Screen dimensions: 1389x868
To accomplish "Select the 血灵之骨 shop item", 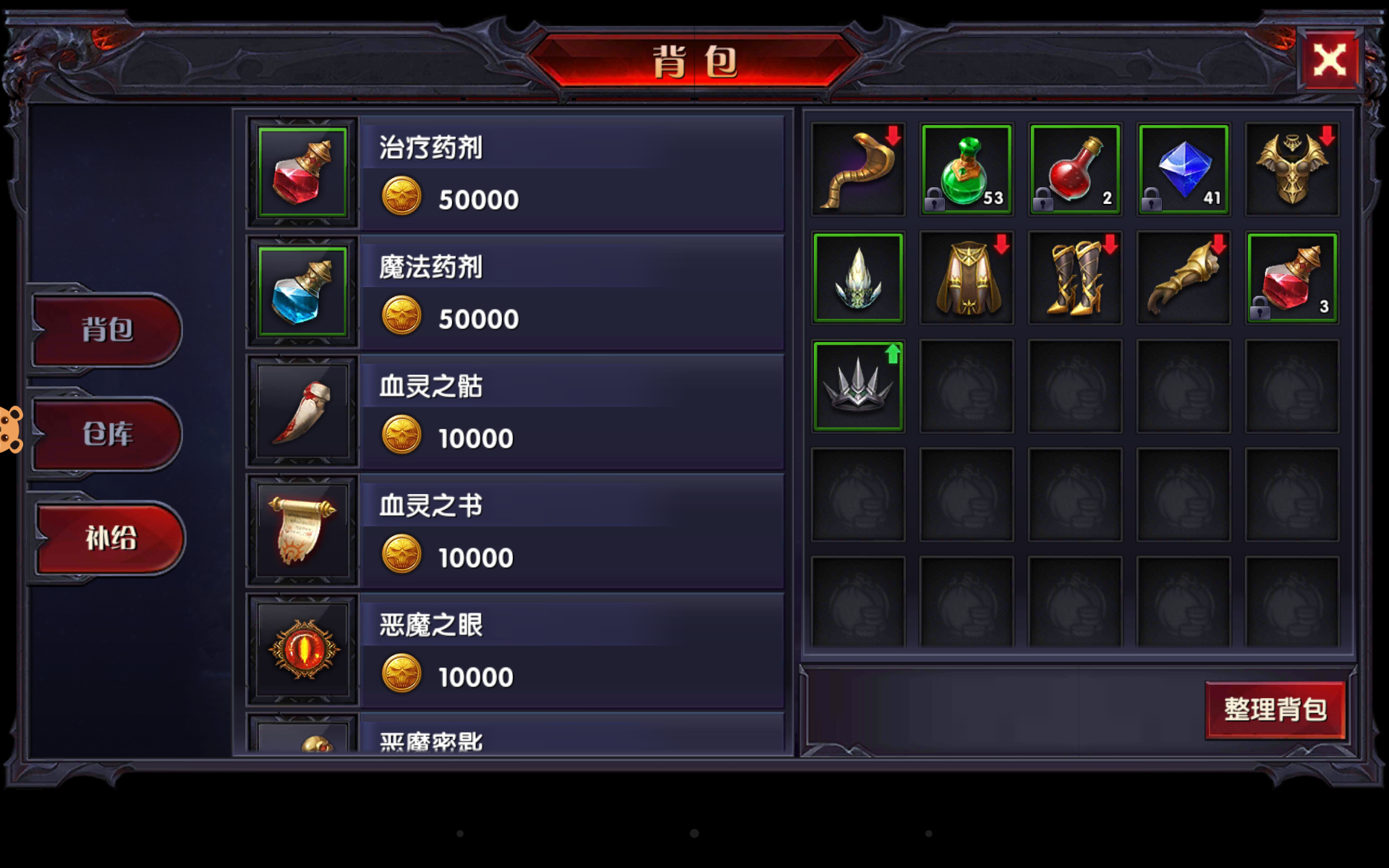I will click(304, 410).
